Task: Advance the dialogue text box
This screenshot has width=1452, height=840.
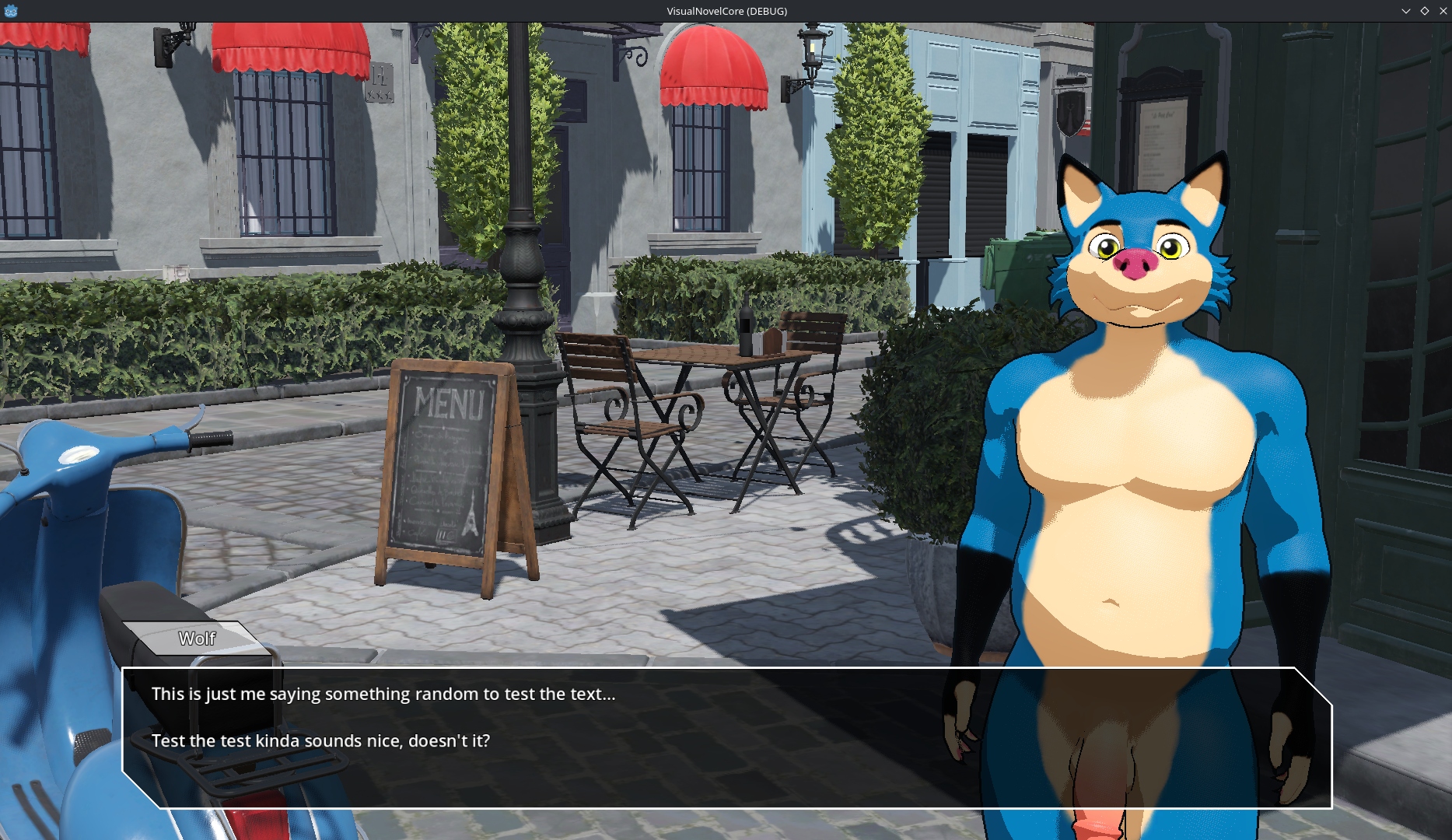Action: click(726, 737)
